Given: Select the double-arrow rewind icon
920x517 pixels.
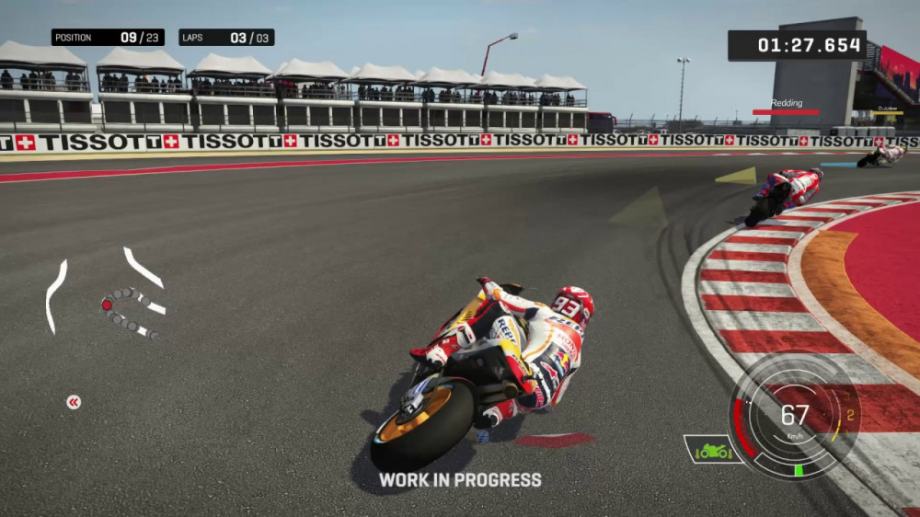Looking at the screenshot, I should tap(73, 402).
